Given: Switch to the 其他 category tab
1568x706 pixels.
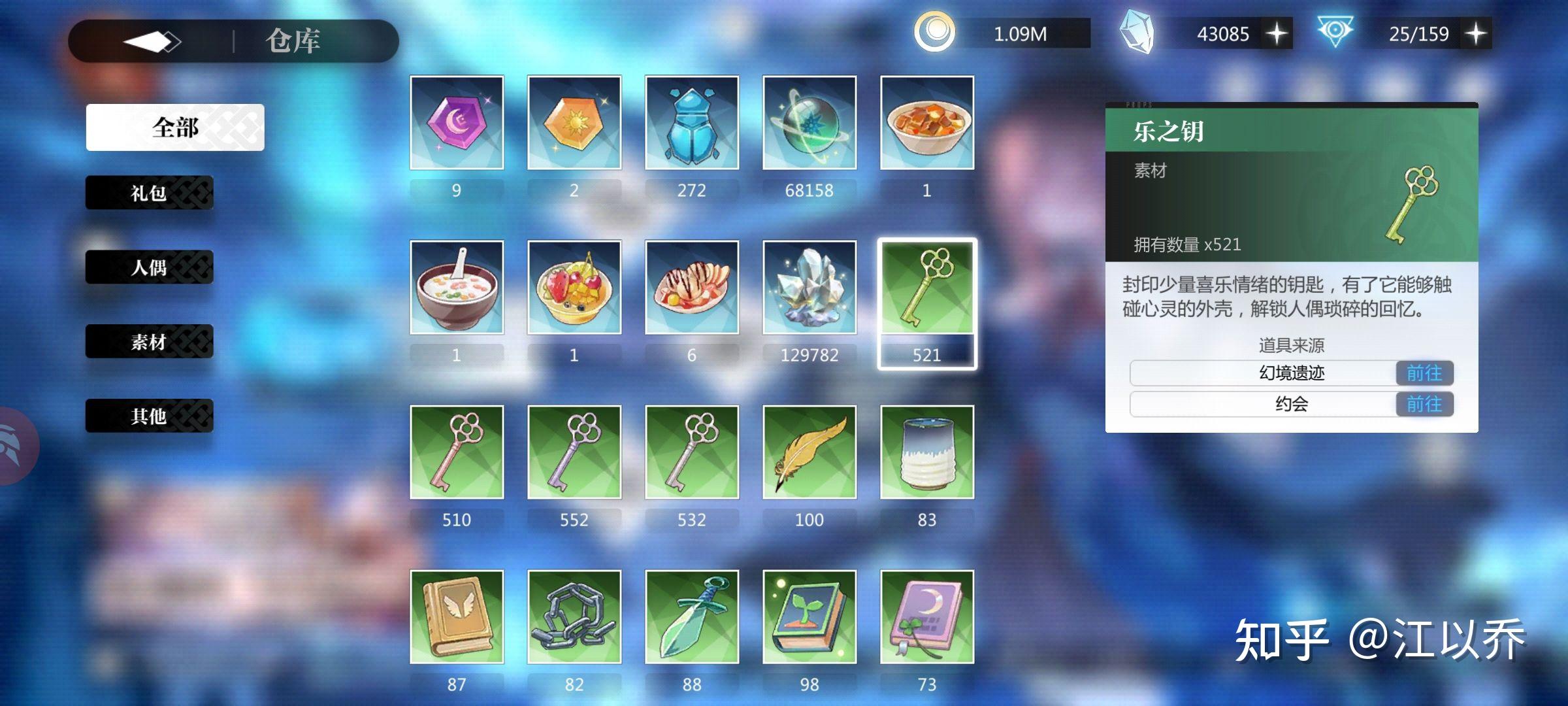Looking at the screenshot, I should 149,416.
